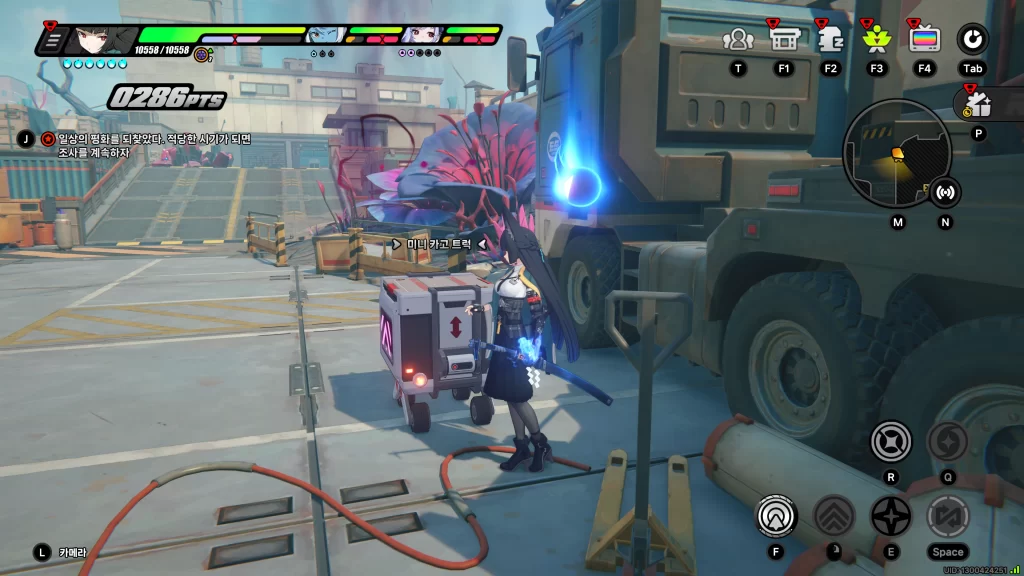
Task: Activate the swirl ultimate ability icon
Action: pos(947,441)
